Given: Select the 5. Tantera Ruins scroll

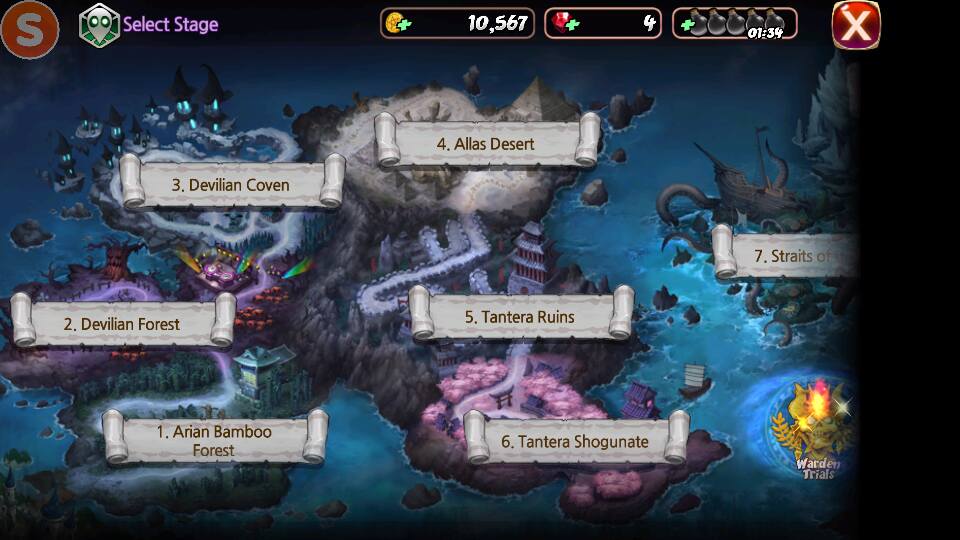Looking at the screenshot, I should 520,316.
